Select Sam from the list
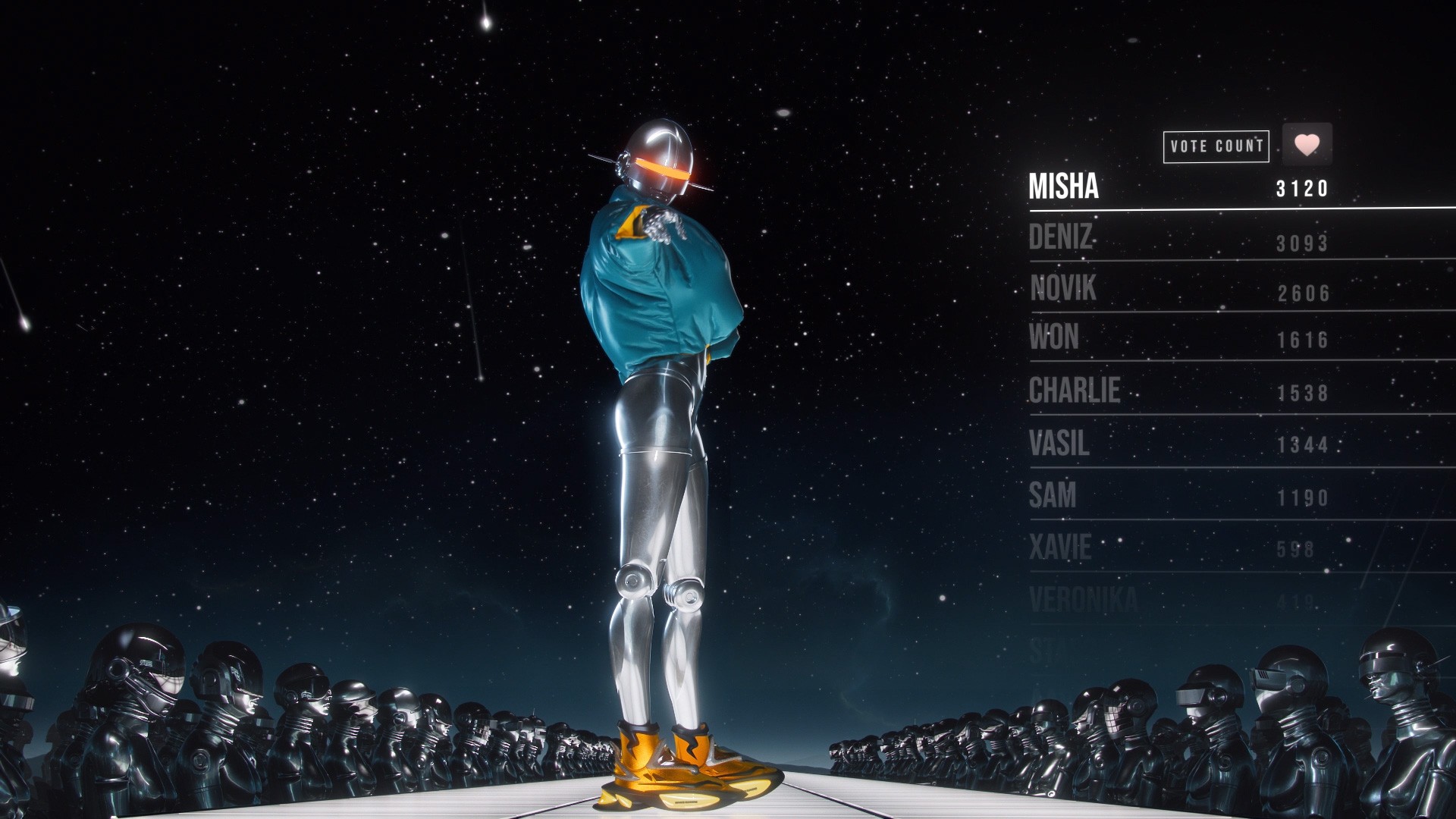 [1053, 496]
